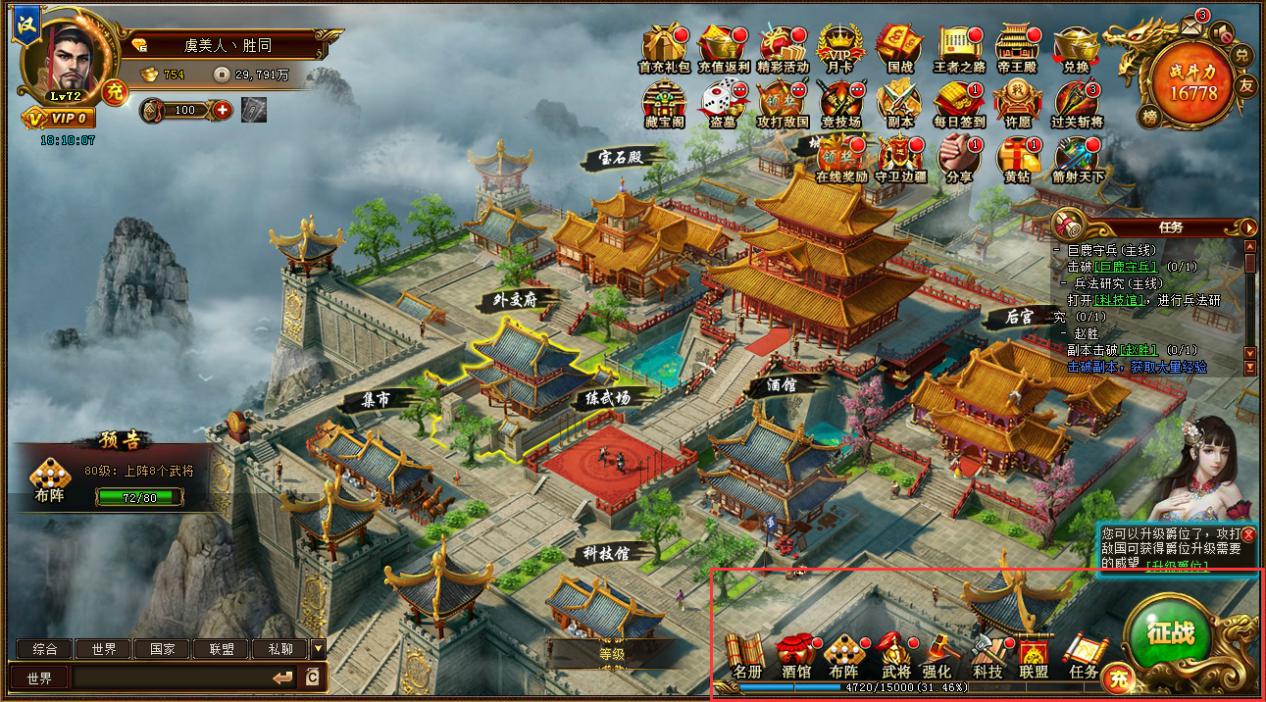Viewport: 1266px width, 702px height.
Task: Open the 科技 technology menu
Action: point(987,655)
